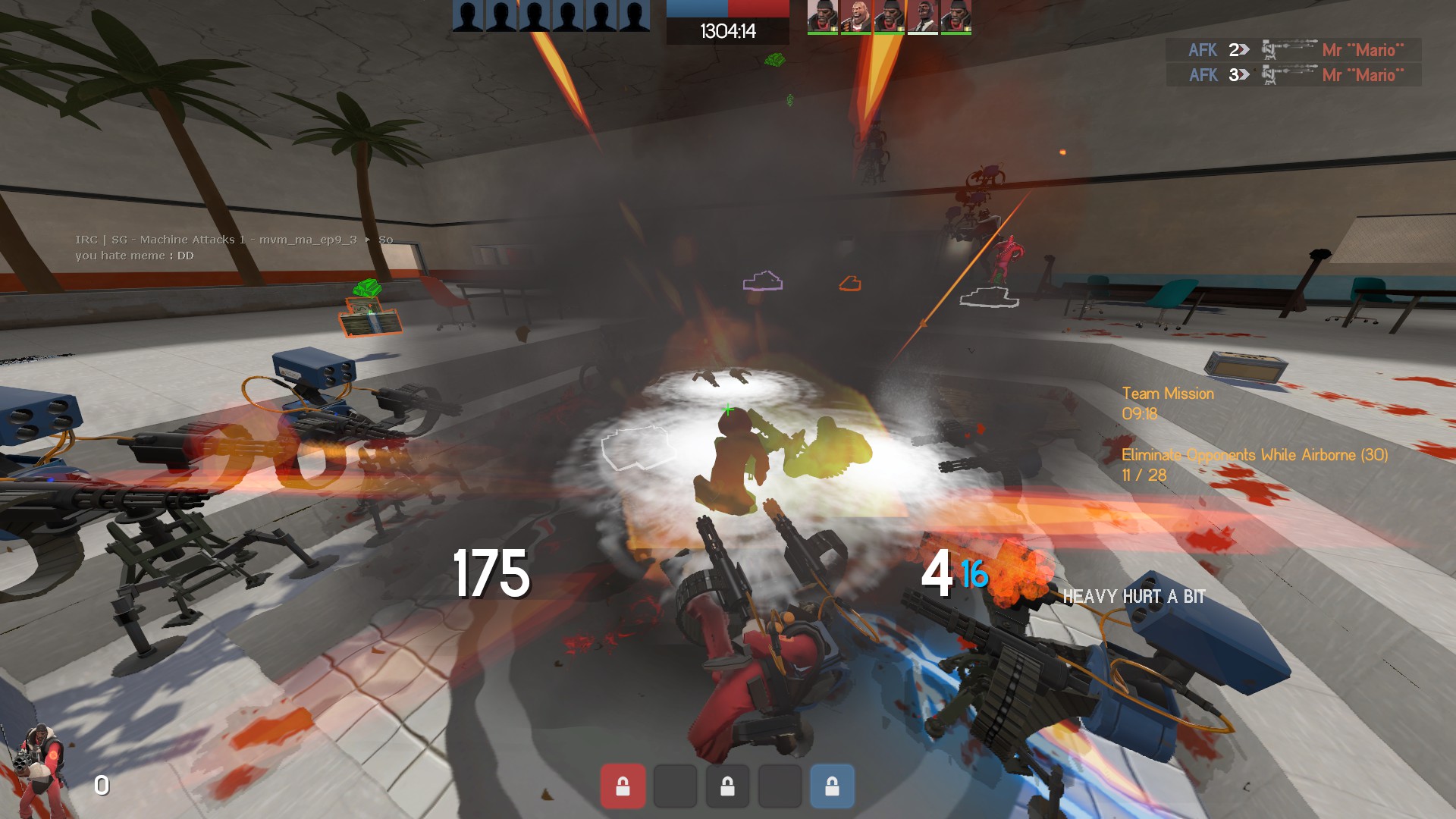Image resolution: width=1456 pixels, height=819 pixels.
Task: Open the Eliminate Opponents While Airborne objective
Action: [1254, 455]
